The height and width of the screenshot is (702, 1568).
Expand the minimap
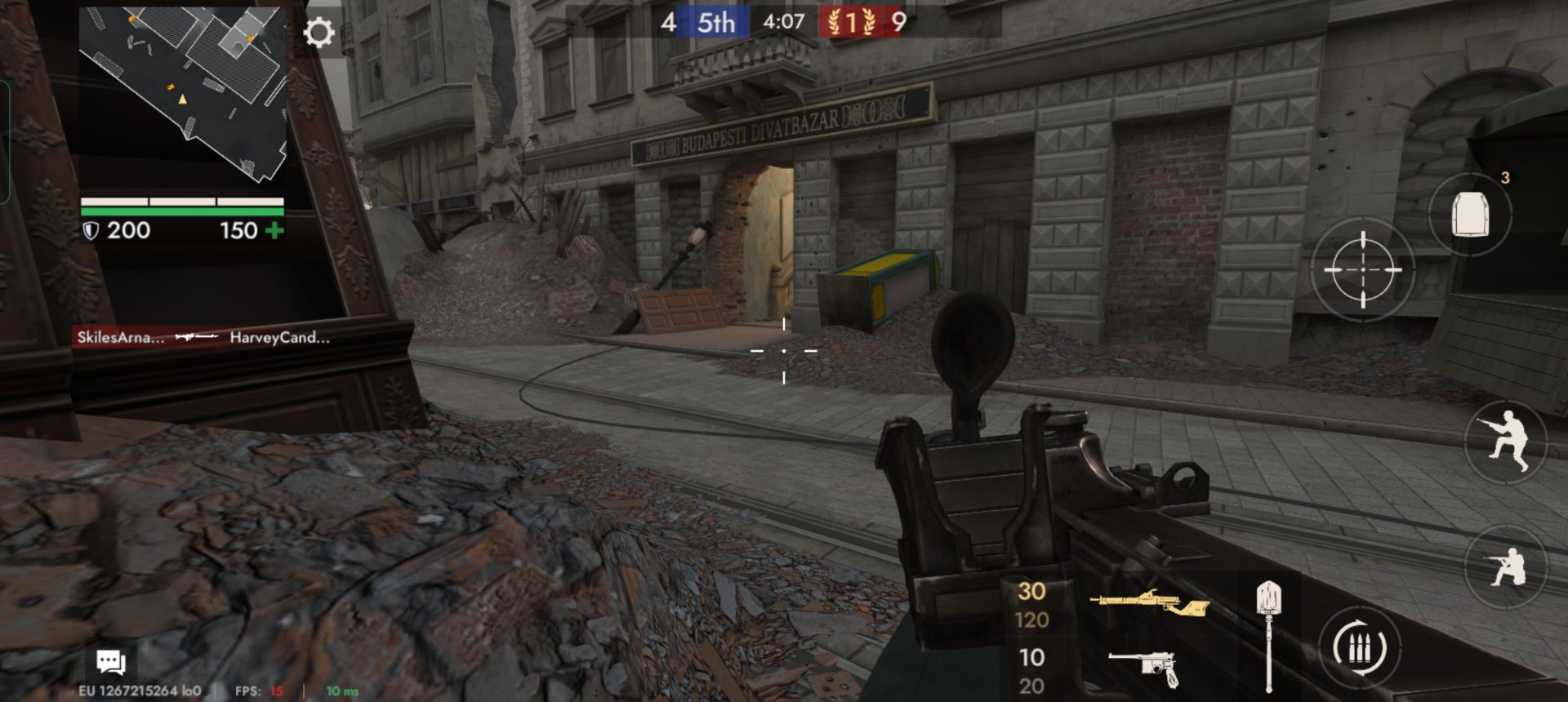pos(182,94)
